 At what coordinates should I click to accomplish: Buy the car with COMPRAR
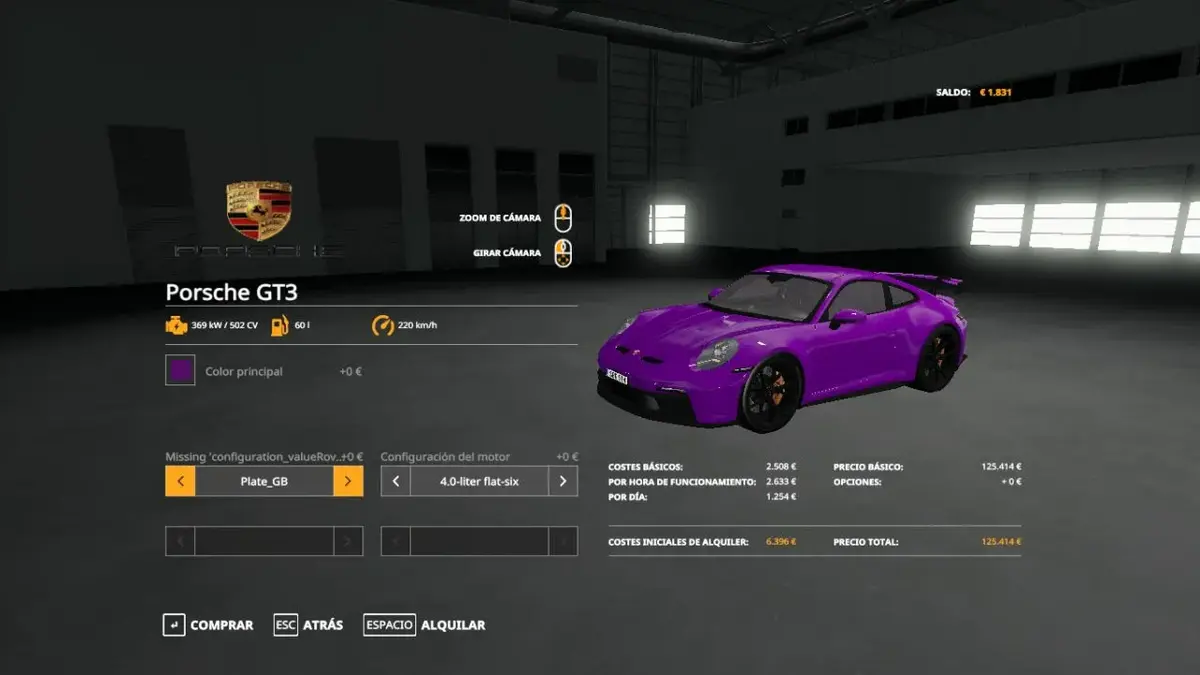[x=208, y=625]
